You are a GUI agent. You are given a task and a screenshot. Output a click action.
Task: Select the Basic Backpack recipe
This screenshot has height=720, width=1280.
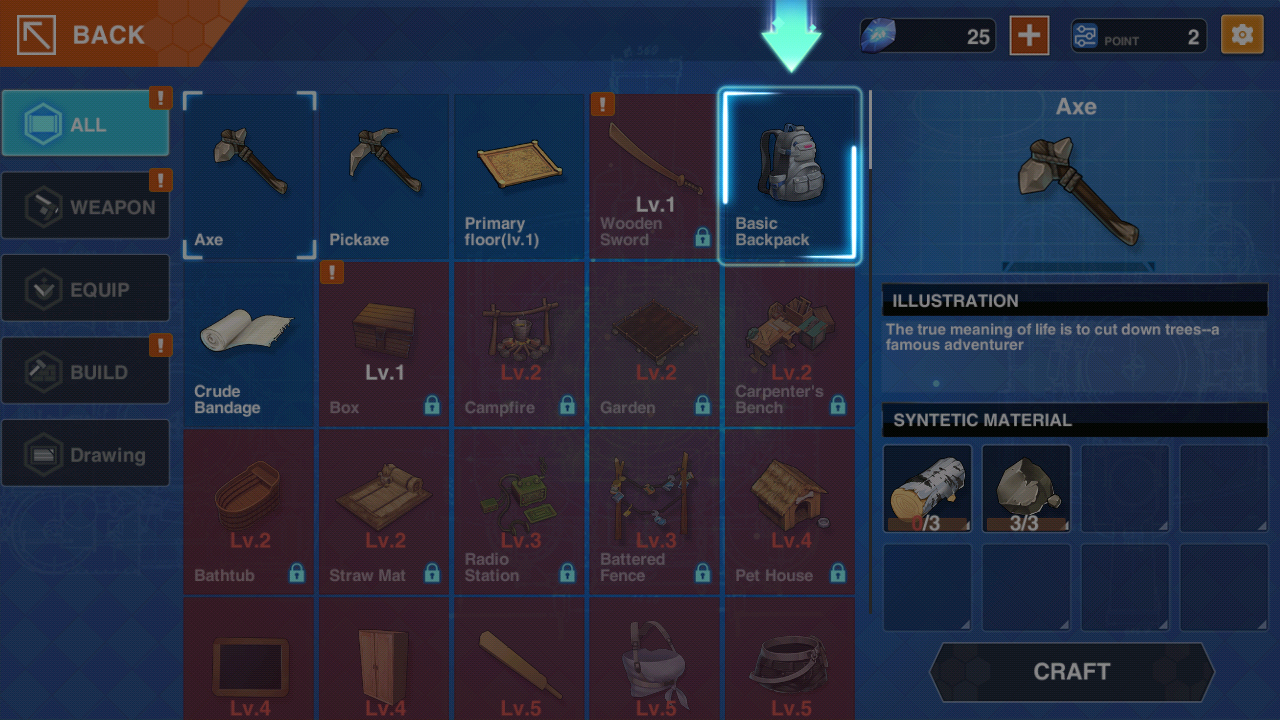[790, 176]
